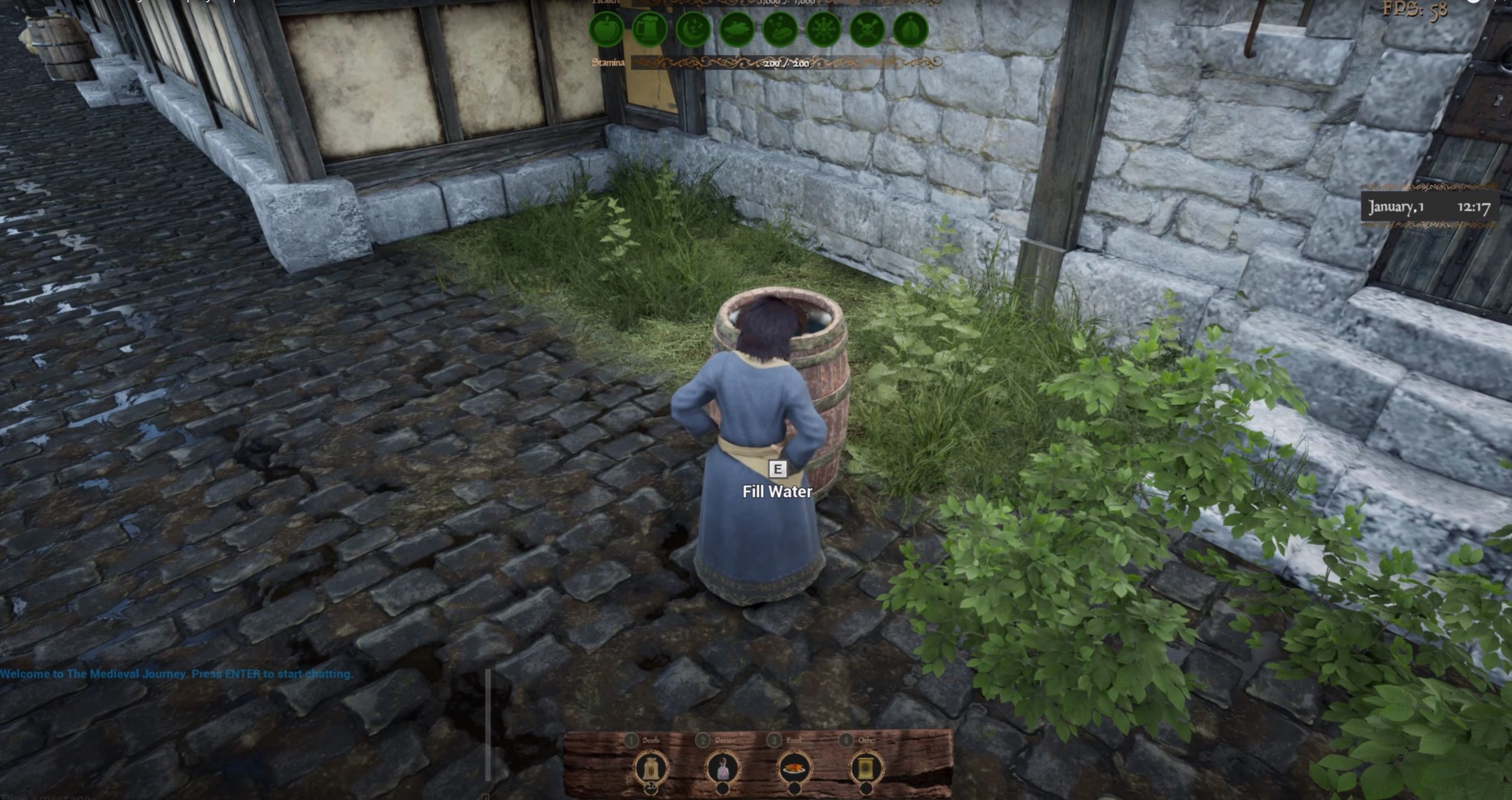This screenshot has height=800, width=1512.
Task: Inspect the skull and crossbones icon
Action: coord(867,29)
